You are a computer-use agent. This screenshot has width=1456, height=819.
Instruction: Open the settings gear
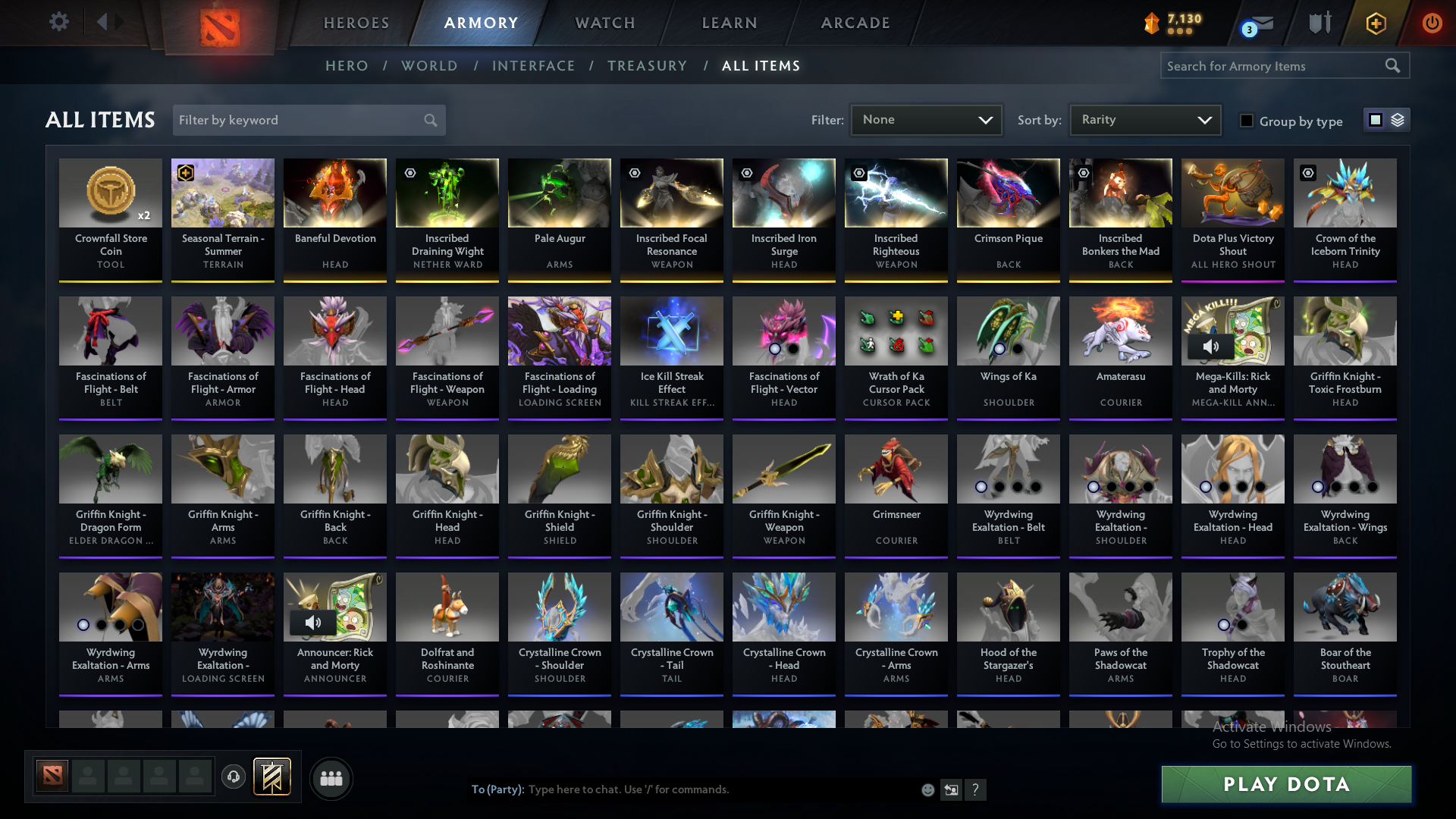59,22
